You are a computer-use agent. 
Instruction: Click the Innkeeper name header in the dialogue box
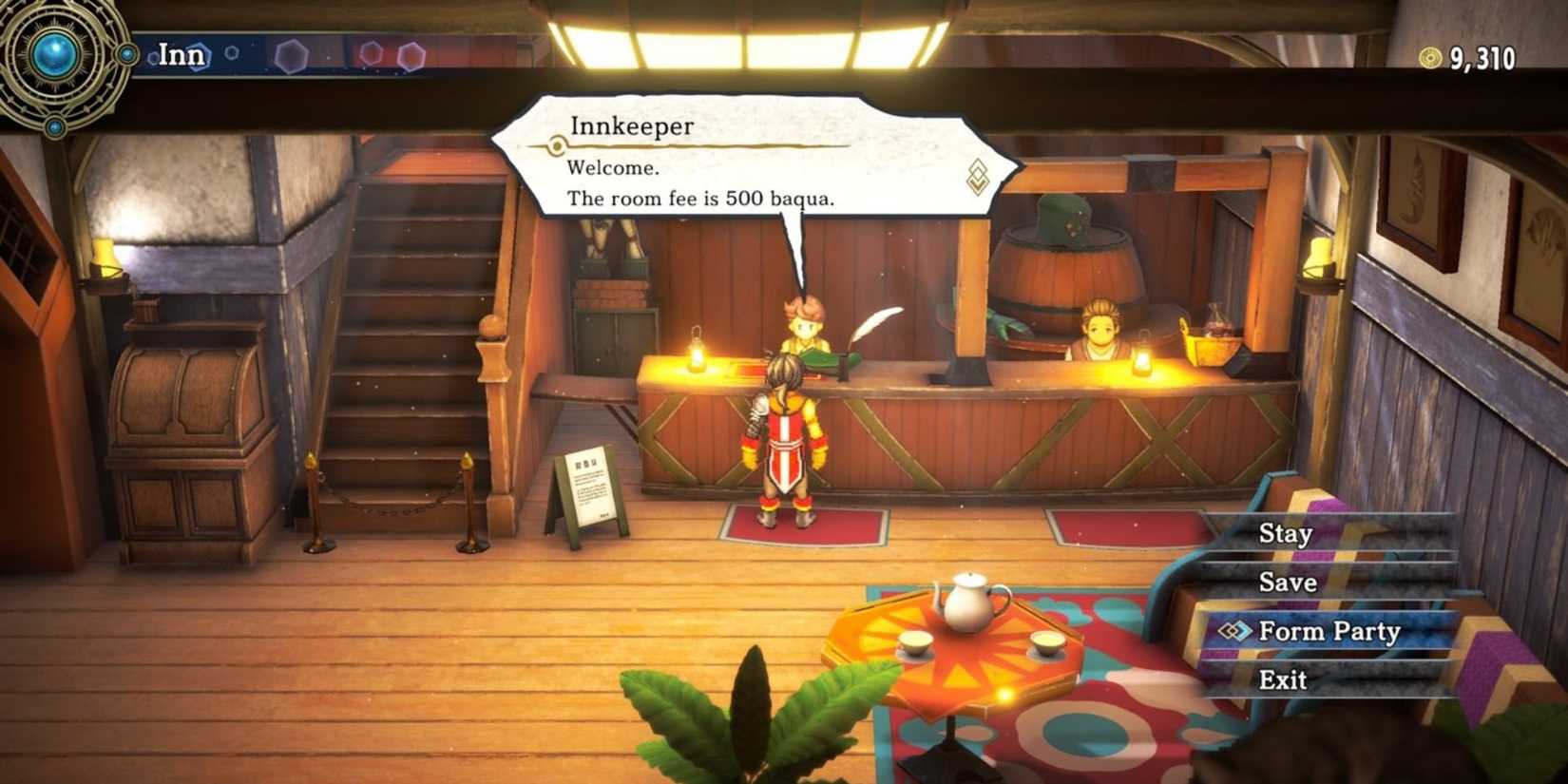pos(630,126)
